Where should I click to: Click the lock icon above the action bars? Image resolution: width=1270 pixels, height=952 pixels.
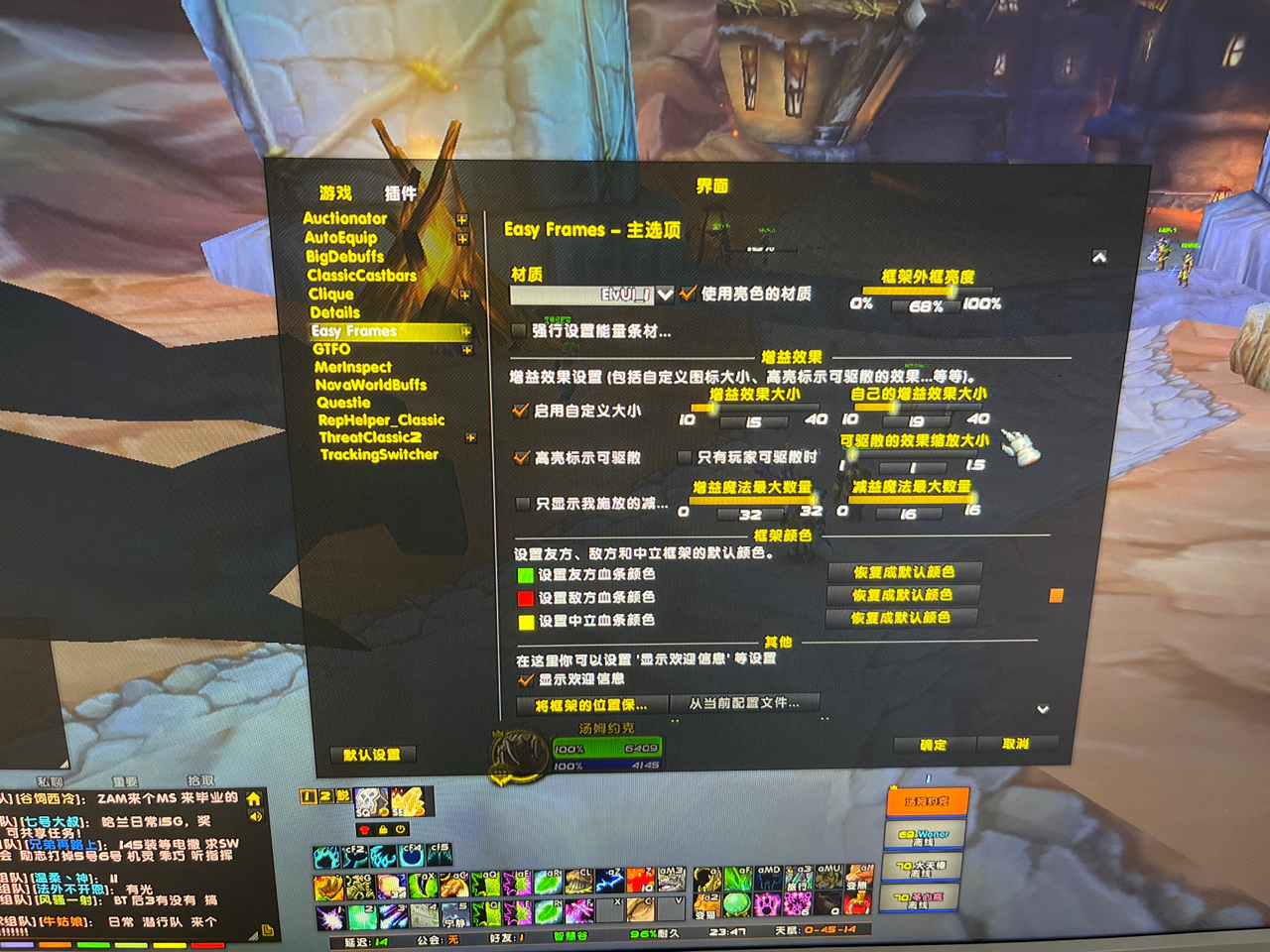(383, 829)
